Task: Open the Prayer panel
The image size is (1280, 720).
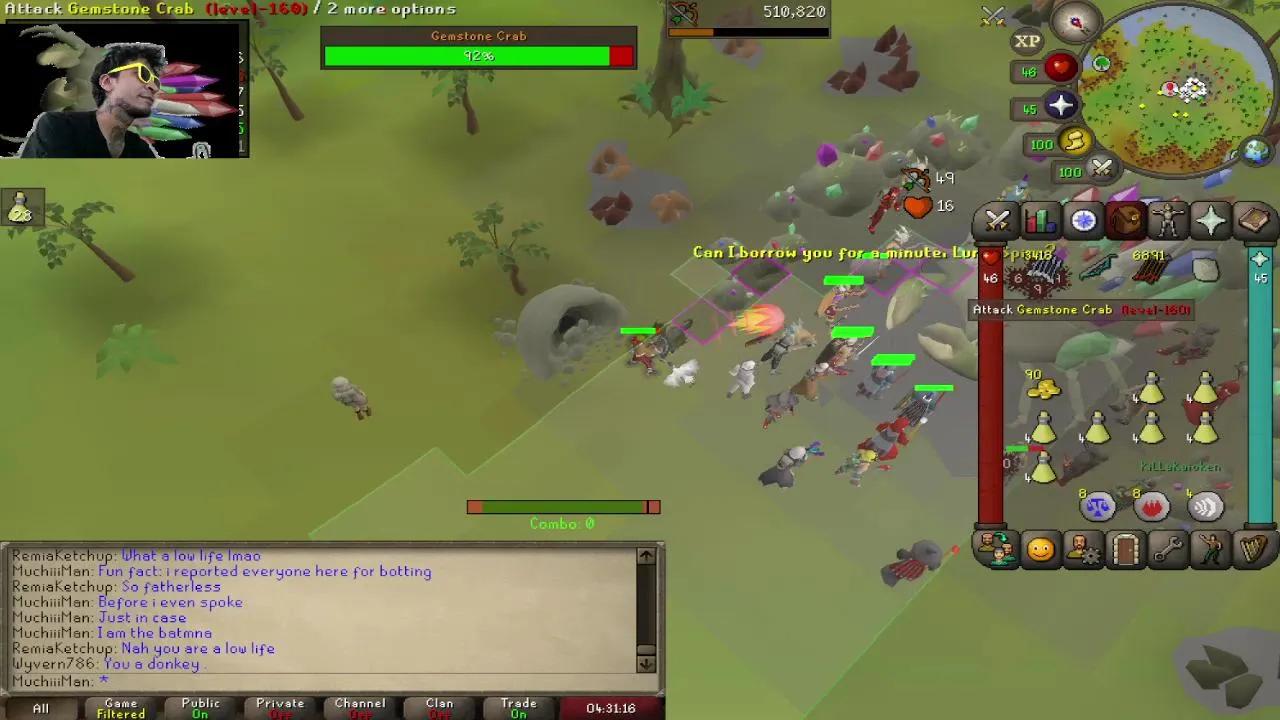Action: click(1213, 220)
